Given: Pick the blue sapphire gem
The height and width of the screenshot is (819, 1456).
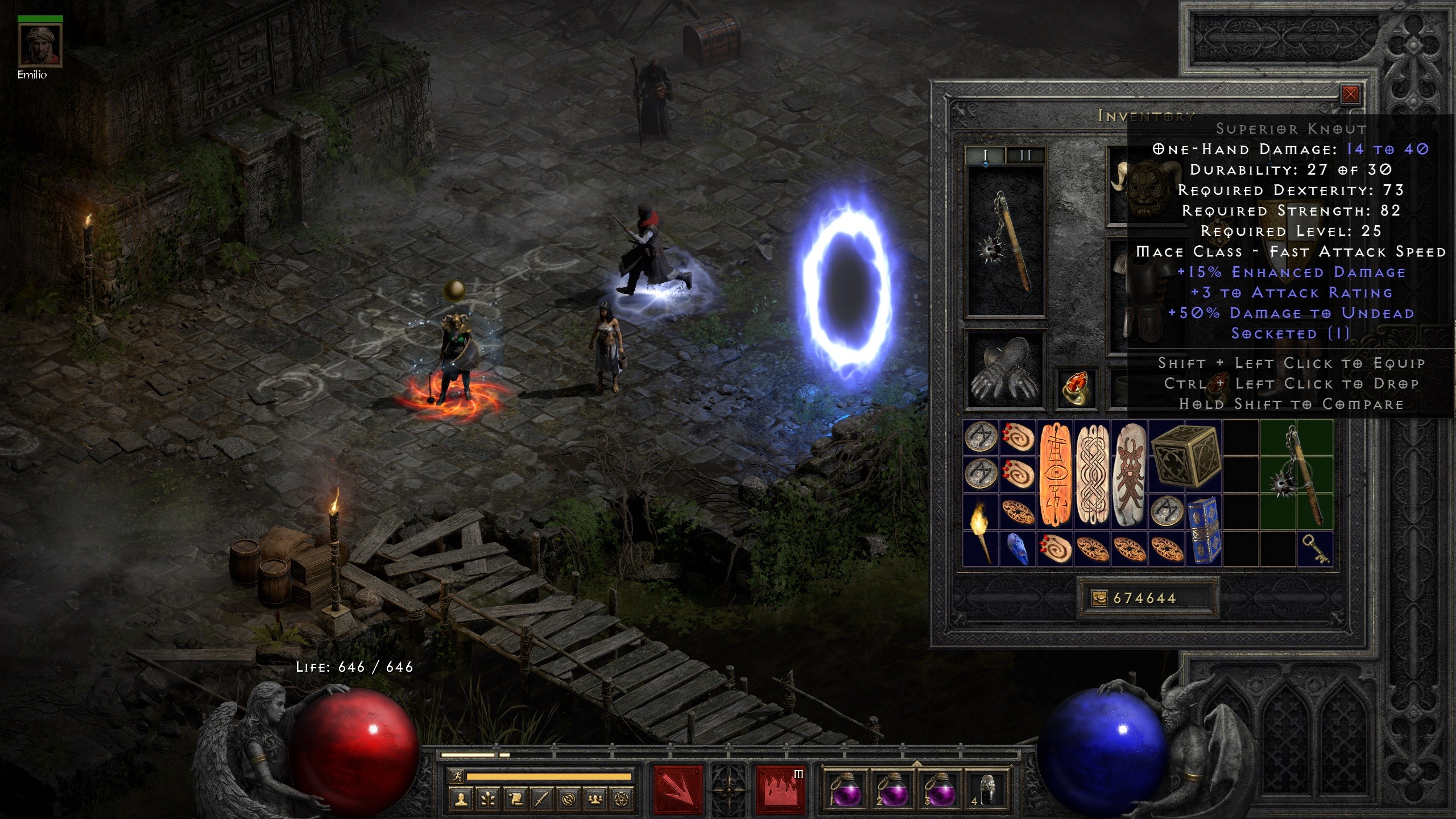Looking at the screenshot, I should pyautogui.click(x=1018, y=549).
